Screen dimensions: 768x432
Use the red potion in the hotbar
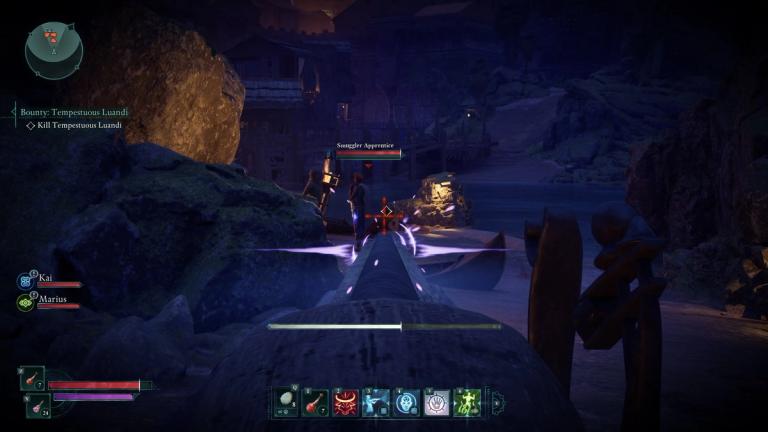316,401
